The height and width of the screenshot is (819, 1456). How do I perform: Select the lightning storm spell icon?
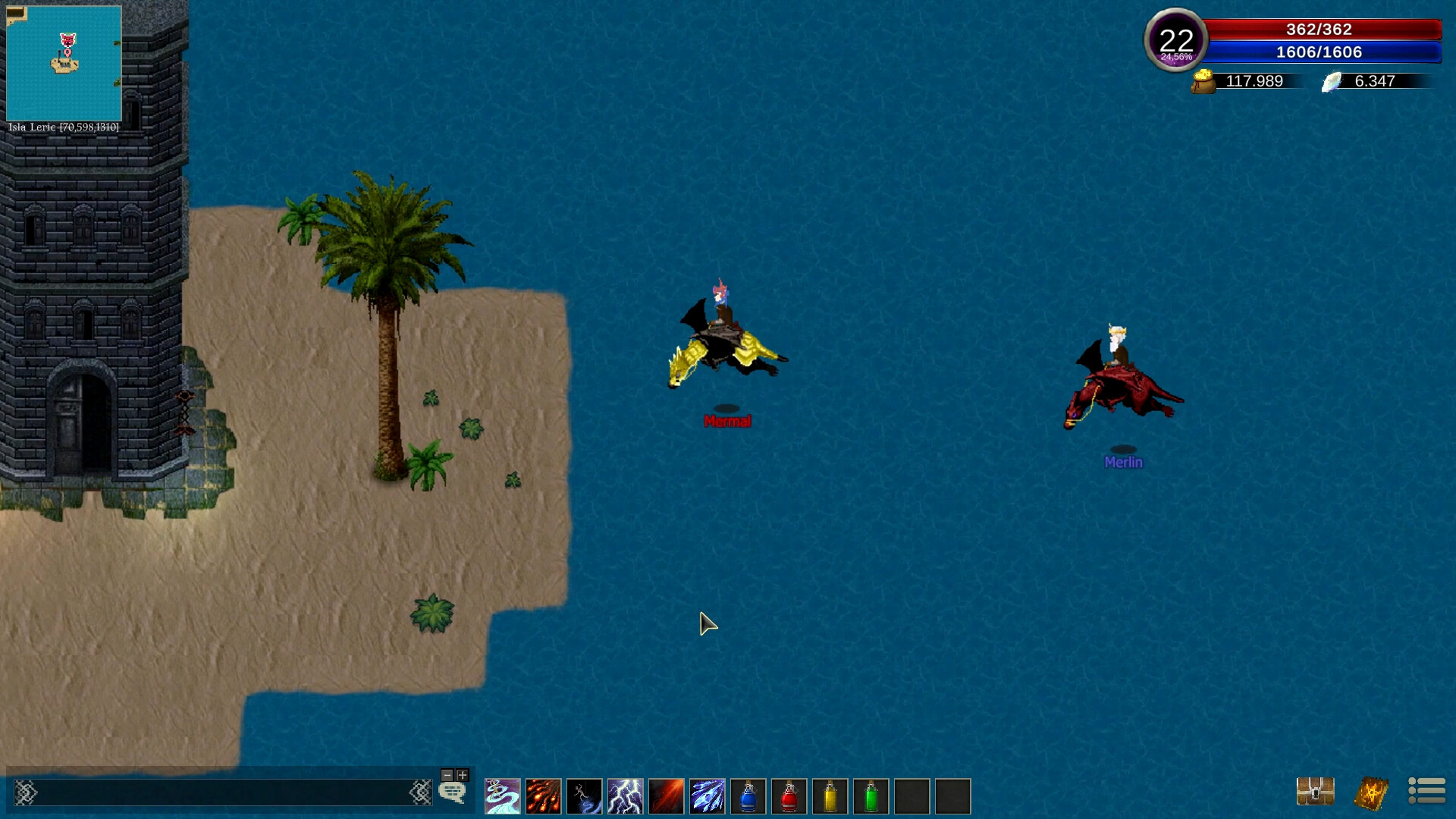coord(626,795)
